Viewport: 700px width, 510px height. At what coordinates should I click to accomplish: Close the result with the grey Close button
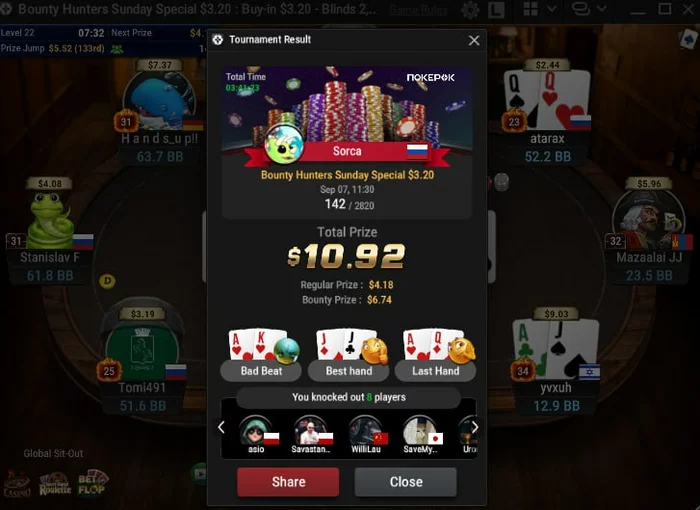pyautogui.click(x=405, y=482)
